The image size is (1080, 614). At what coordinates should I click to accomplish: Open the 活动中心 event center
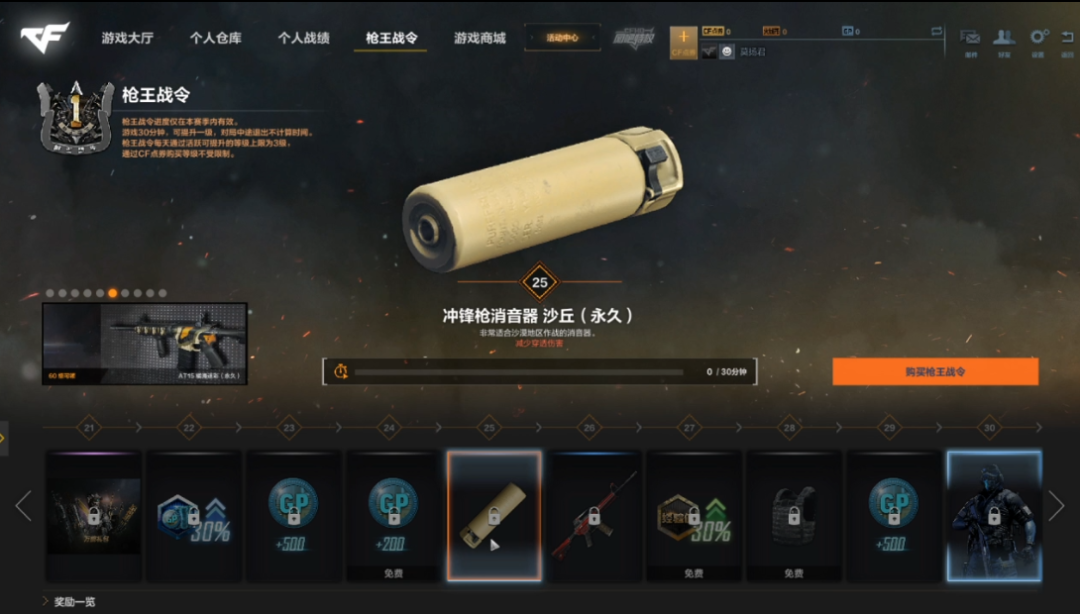pyautogui.click(x=562, y=38)
